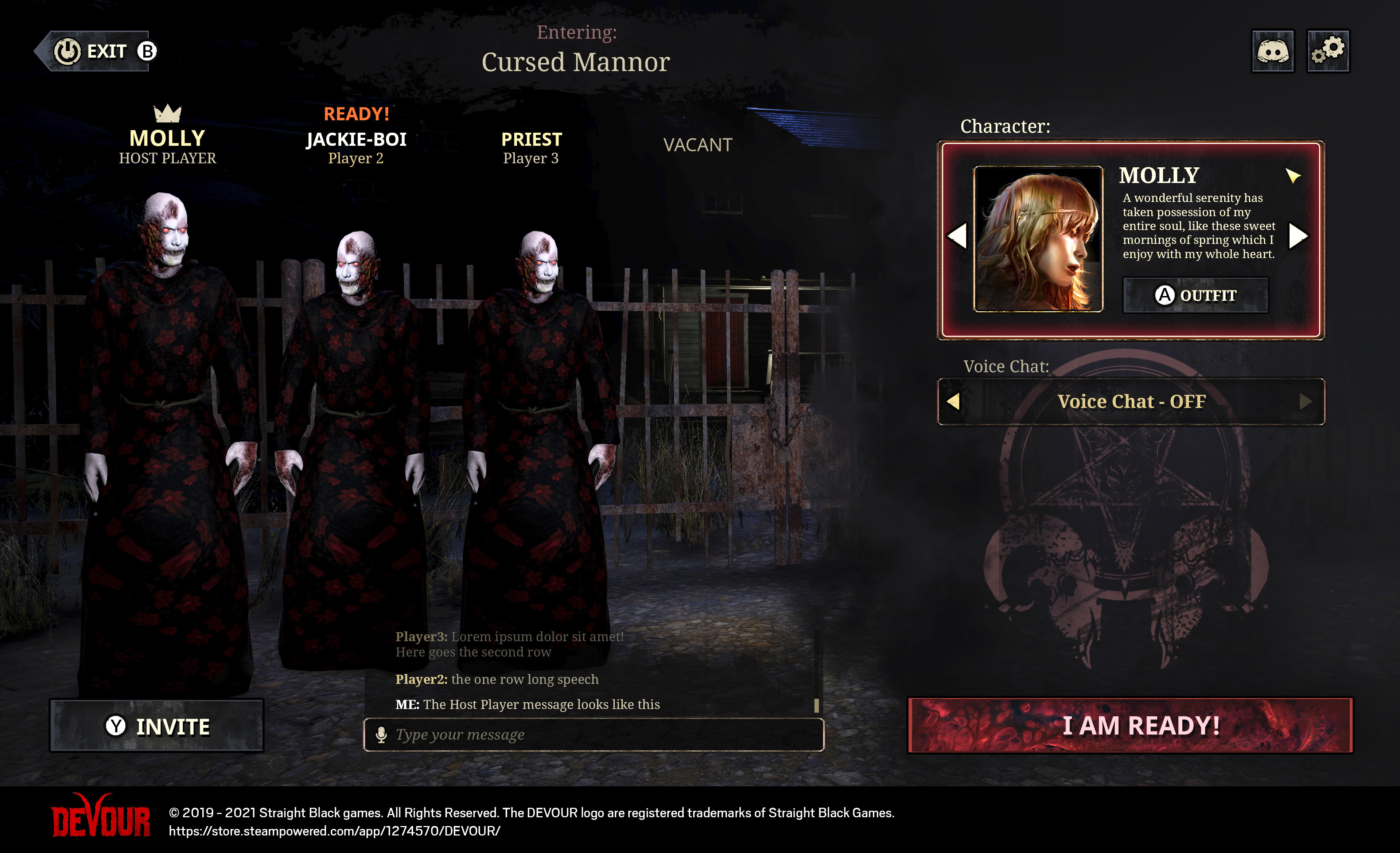The height and width of the screenshot is (853, 1400).
Task: Select the VACANT player slot
Action: pos(698,145)
